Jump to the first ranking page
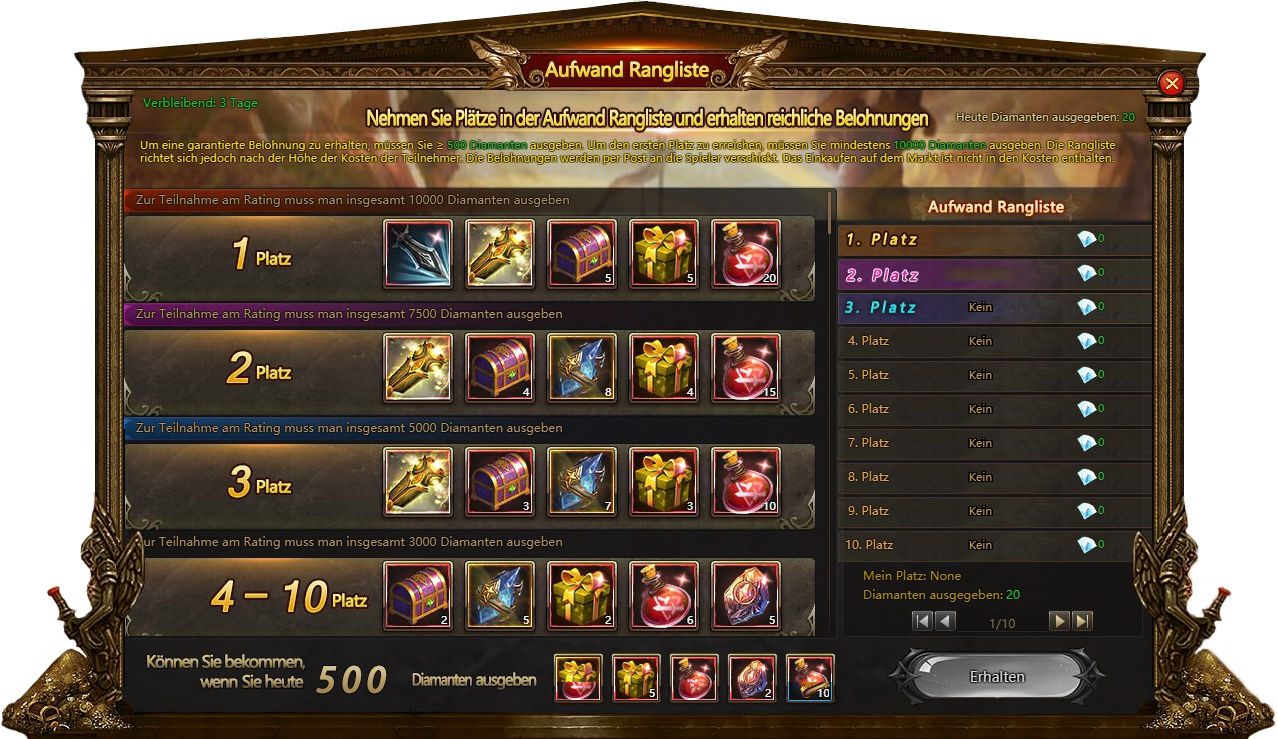The height and width of the screenshot is (739, 1278). (x=922, y=621)
